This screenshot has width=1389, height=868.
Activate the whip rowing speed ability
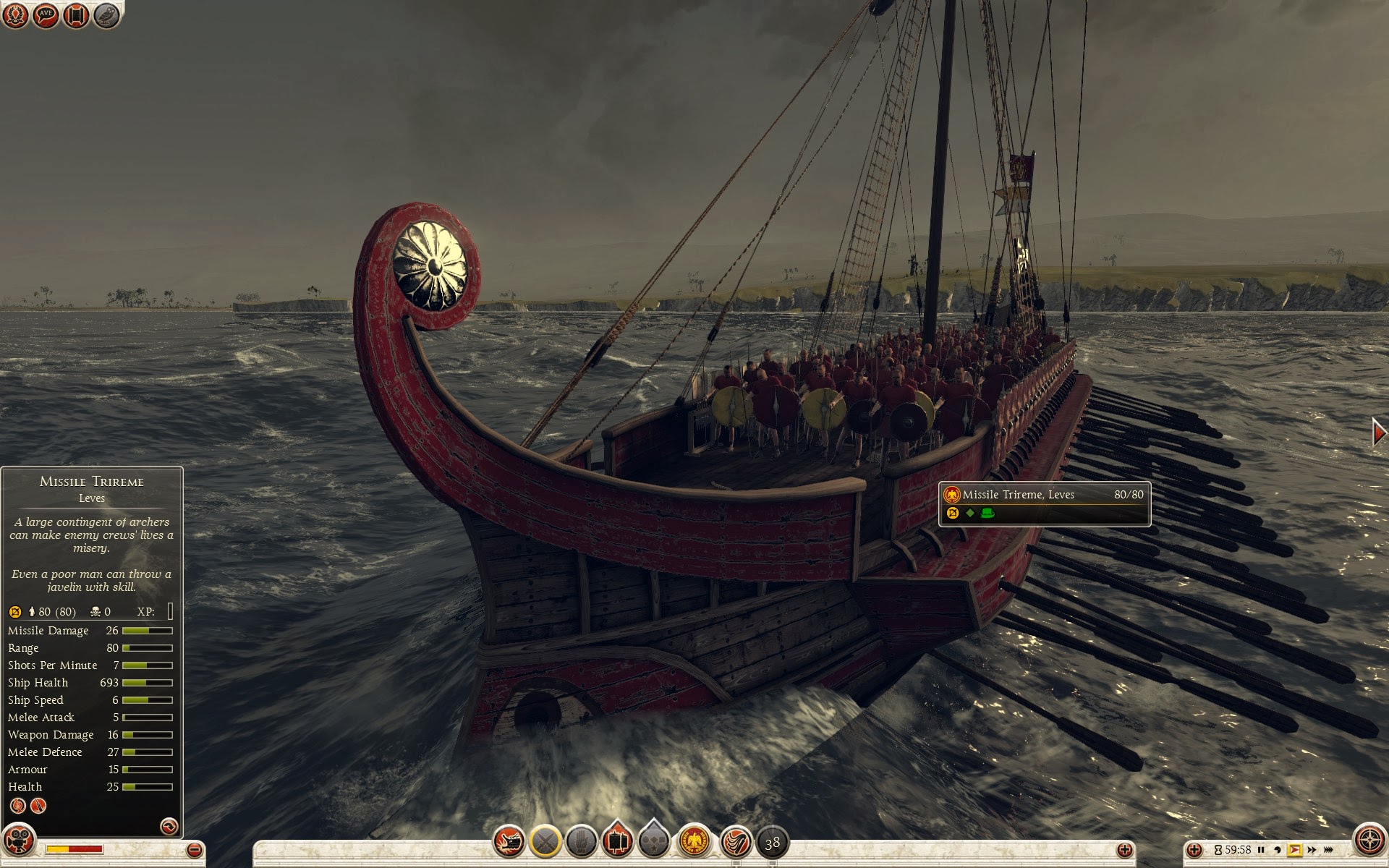click(x=736, y=841)
